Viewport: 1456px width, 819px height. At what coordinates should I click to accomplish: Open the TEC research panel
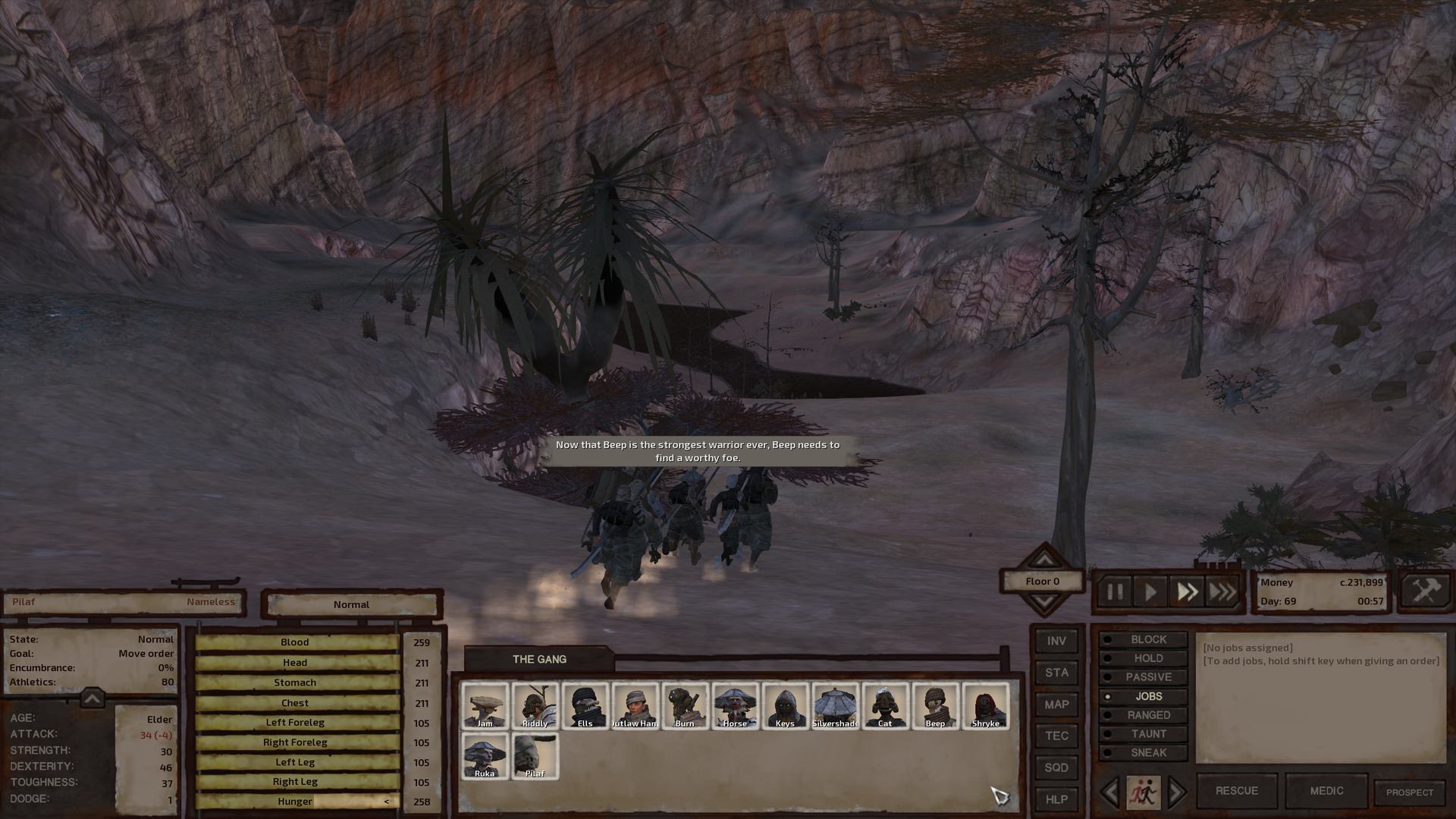point(1056,736)
